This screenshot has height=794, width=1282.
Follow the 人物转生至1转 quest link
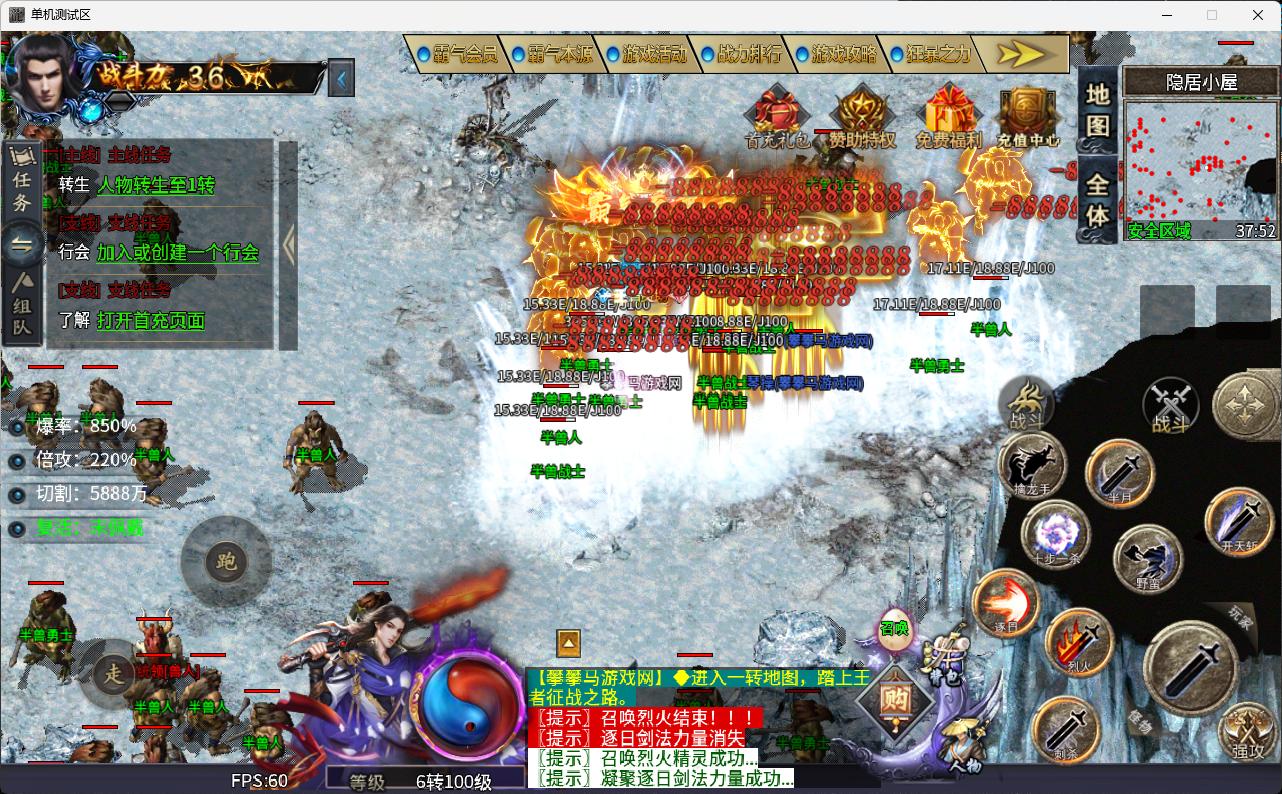pyautogui.click(x=155, y=185)
